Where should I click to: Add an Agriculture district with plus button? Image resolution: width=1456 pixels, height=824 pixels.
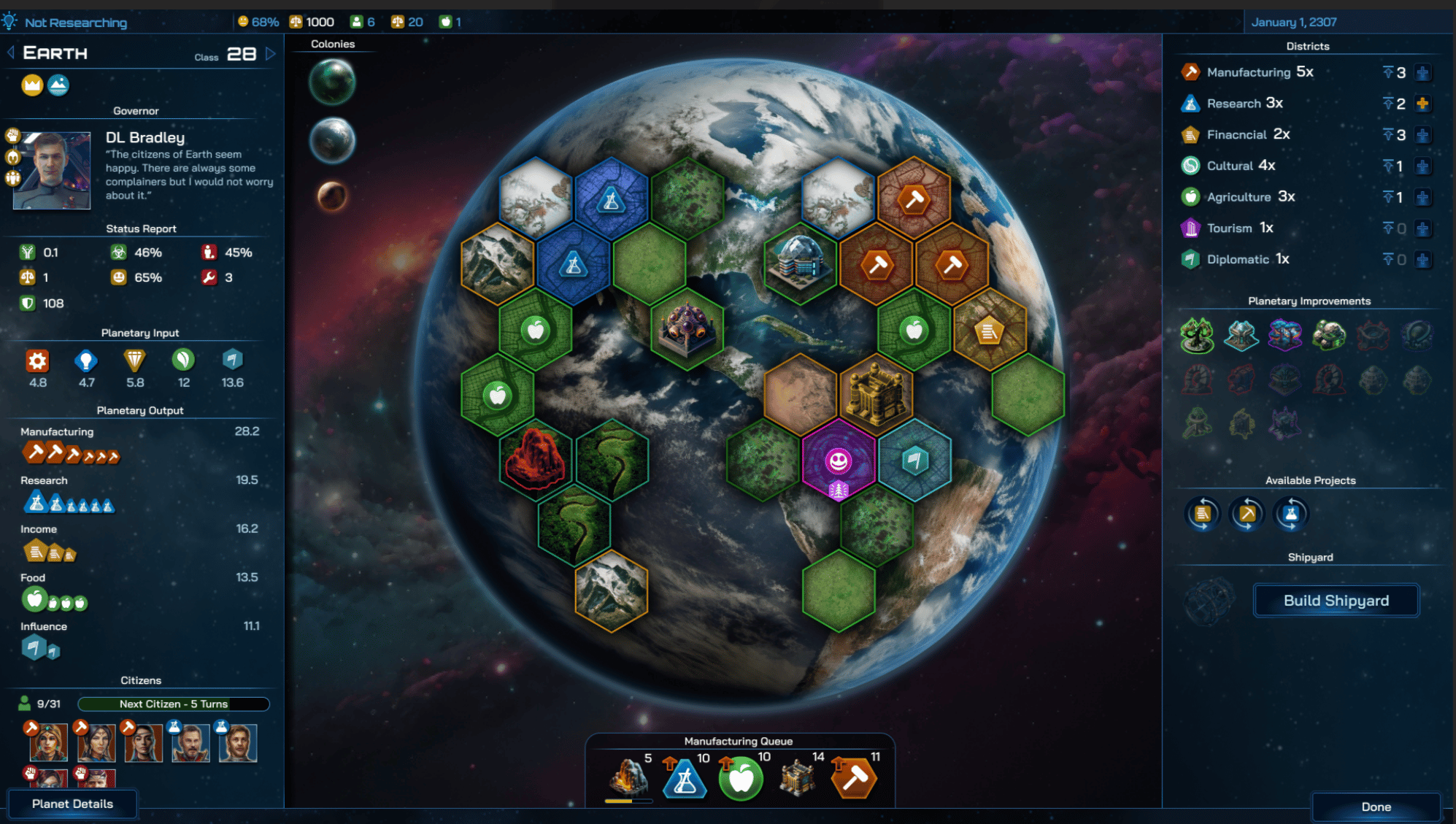click(x=1422, y=197)
